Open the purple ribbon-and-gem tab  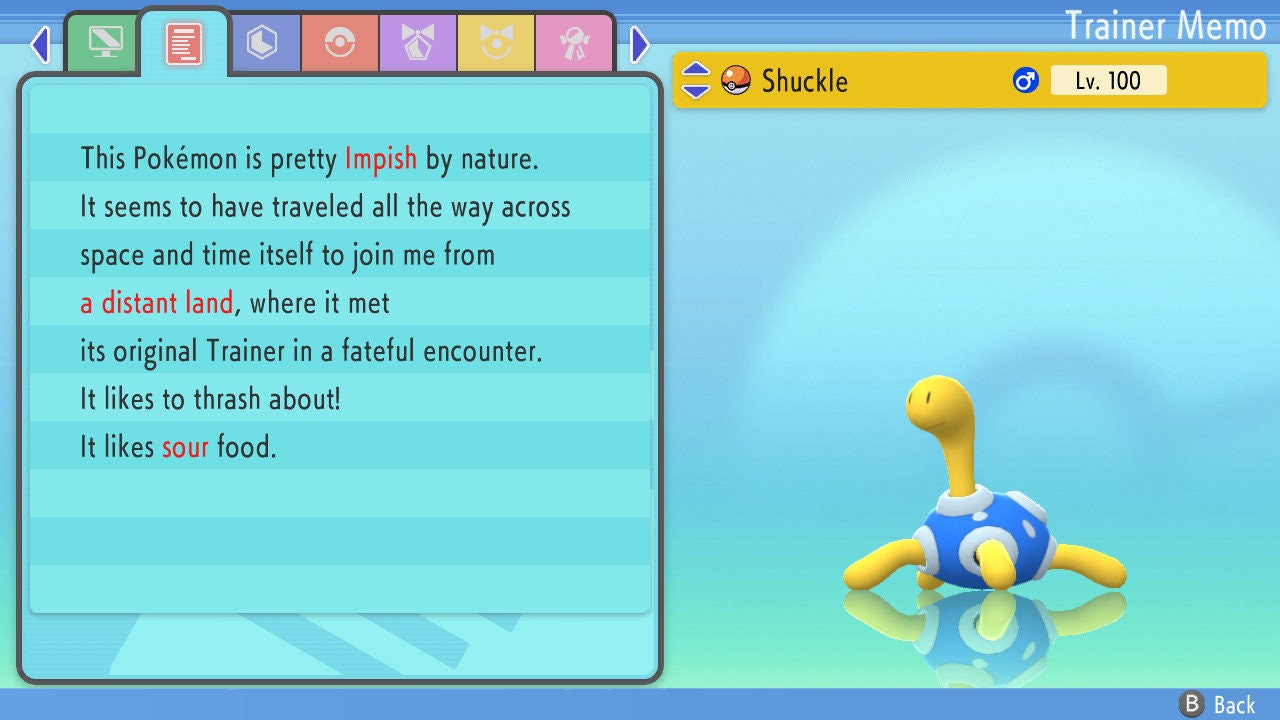click(417, 43)
